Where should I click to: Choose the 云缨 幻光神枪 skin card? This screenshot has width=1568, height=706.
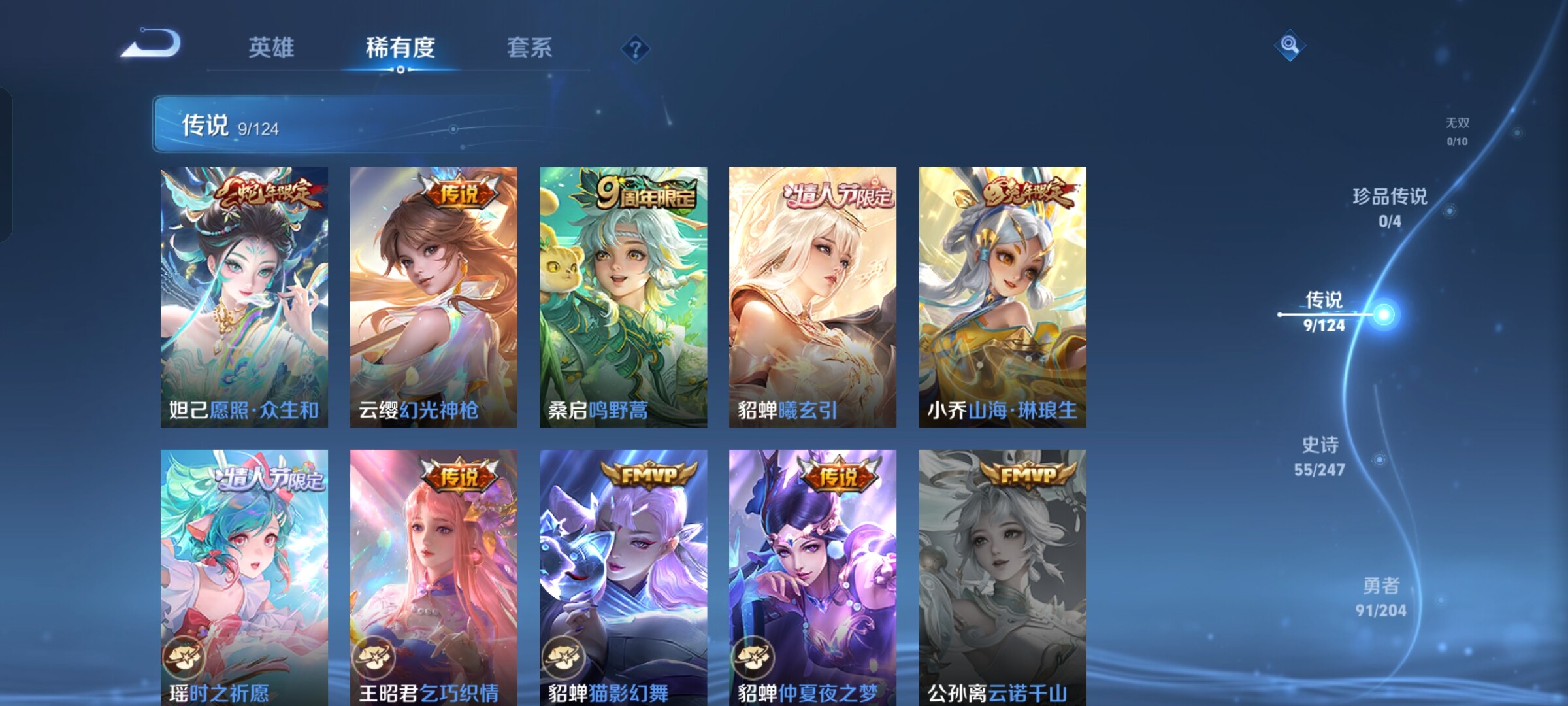click(433, 297)
